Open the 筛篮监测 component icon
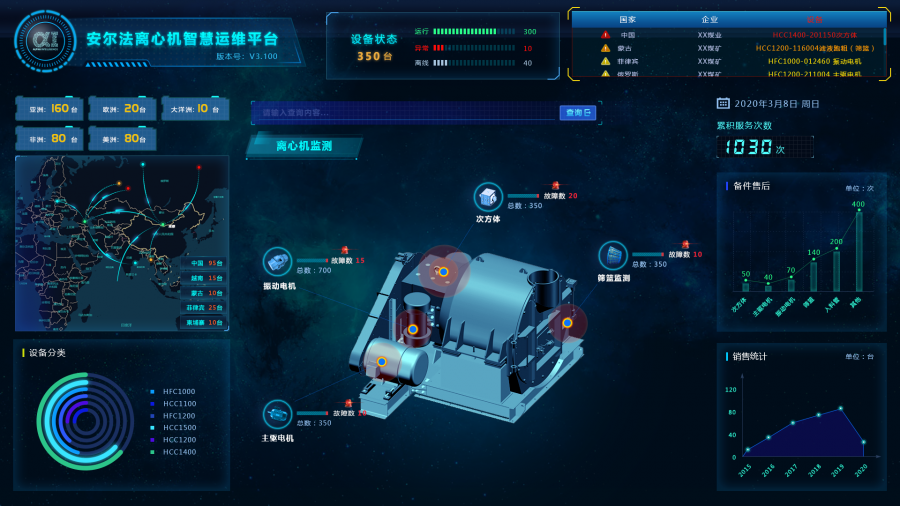 [x=612, y=256]
